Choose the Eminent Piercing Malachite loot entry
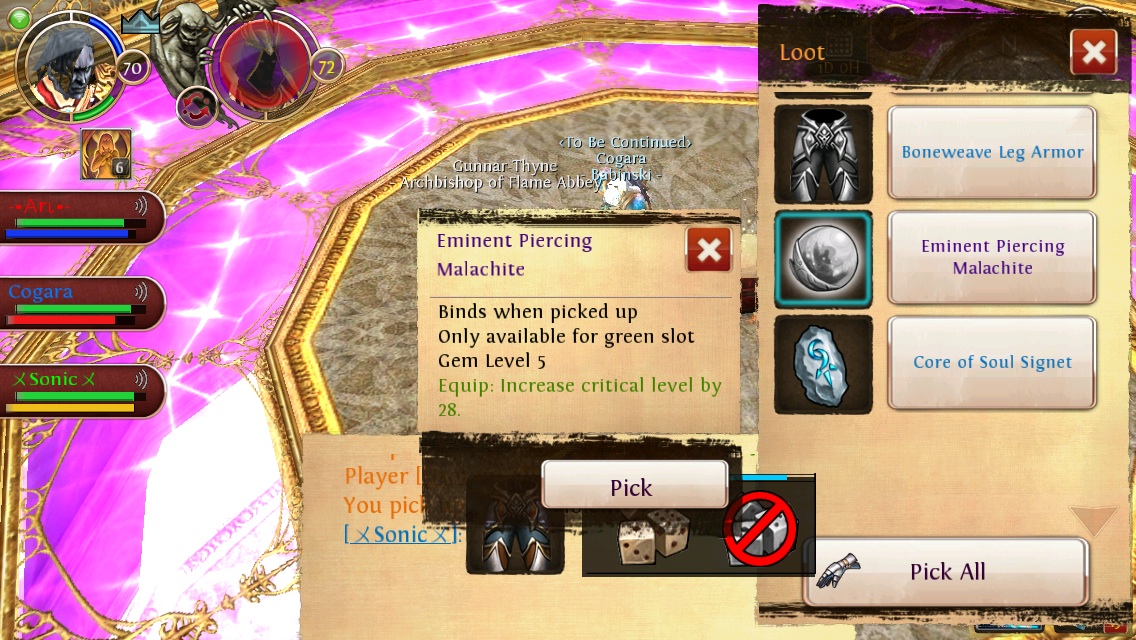1136x640 pixels. pyautogui.click(x=992, y=257)
